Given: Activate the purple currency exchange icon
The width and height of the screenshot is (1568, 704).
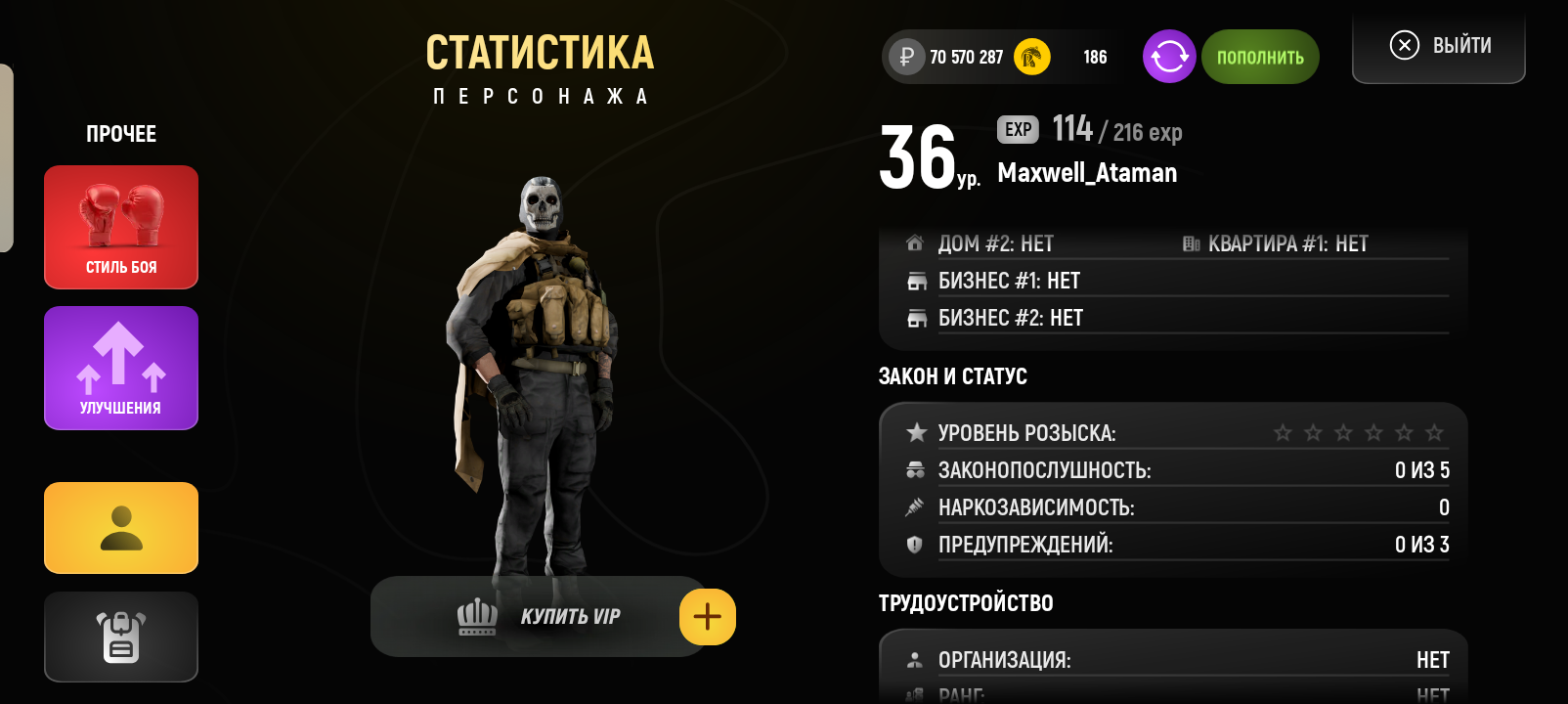Looking at the screenshot, I should (1169, 57).
